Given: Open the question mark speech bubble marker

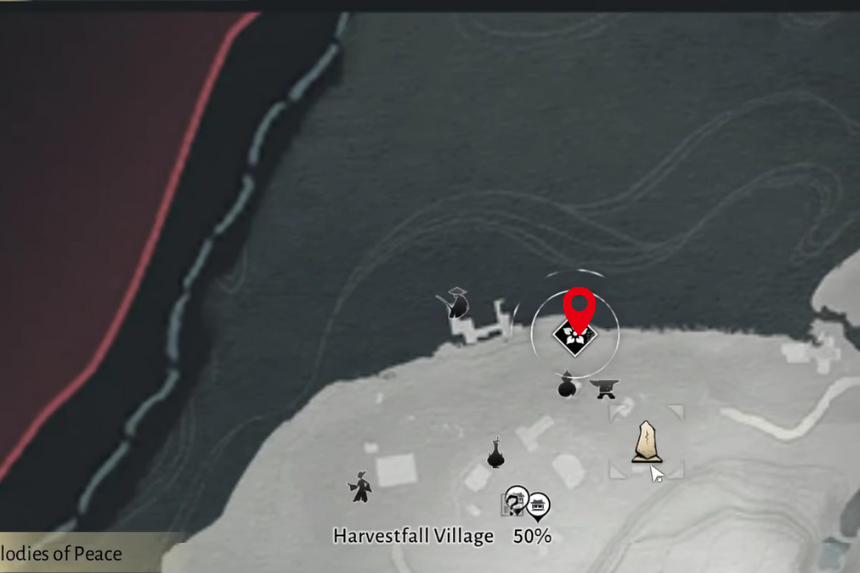Looking at the screenshot, I should 516,498.
